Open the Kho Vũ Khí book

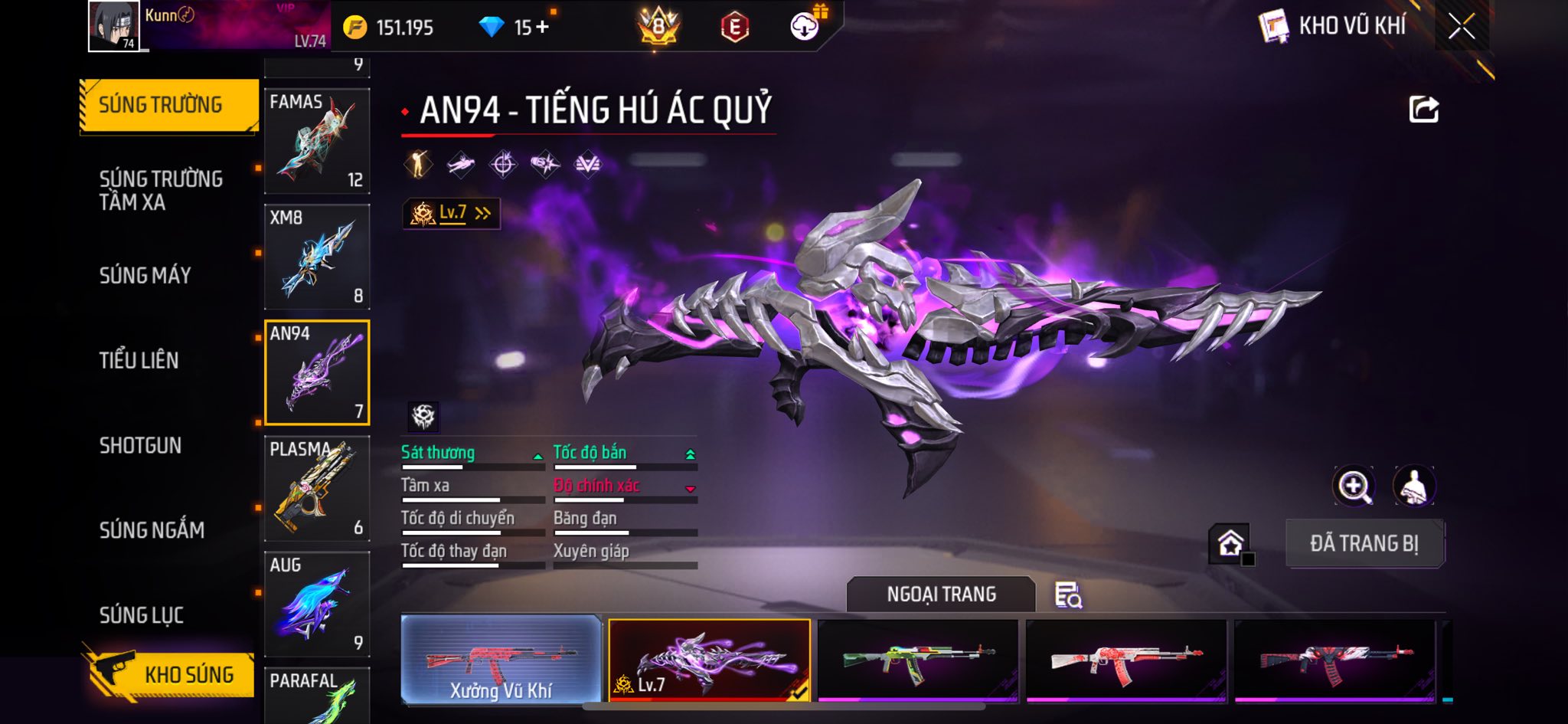1274,28
